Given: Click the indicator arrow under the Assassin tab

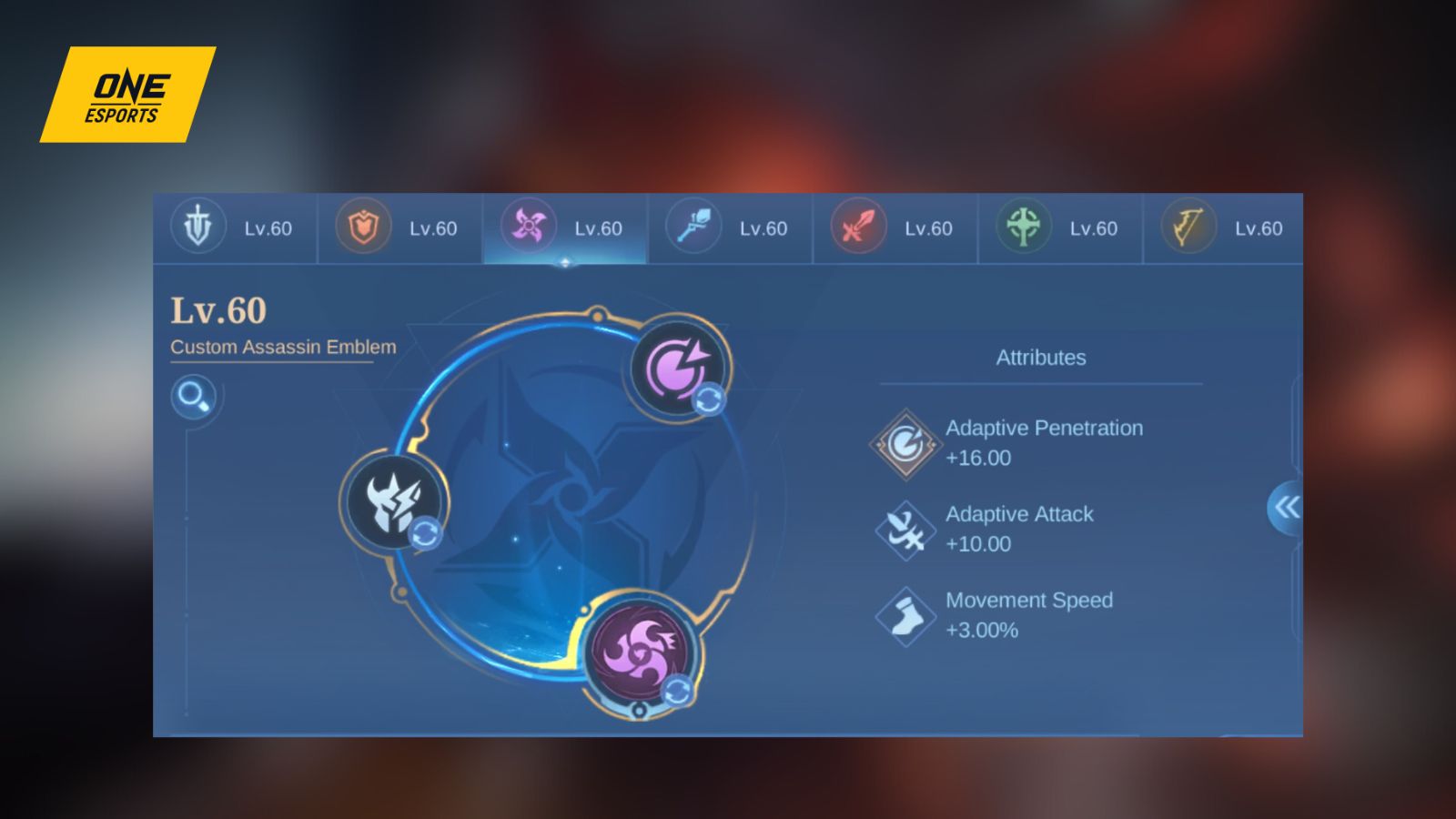Looking at the screenshot, I should coord(564,261).
